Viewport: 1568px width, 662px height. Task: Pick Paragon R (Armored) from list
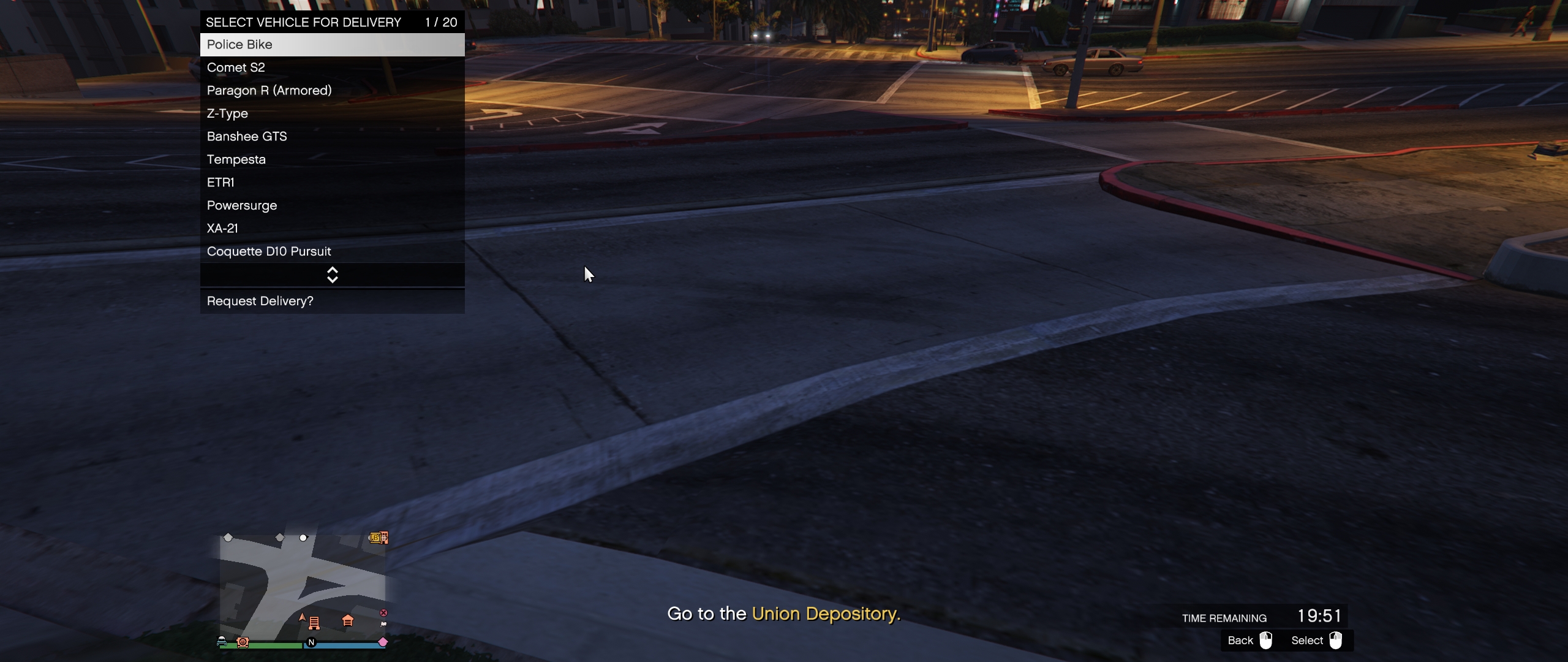coord(332,91)
